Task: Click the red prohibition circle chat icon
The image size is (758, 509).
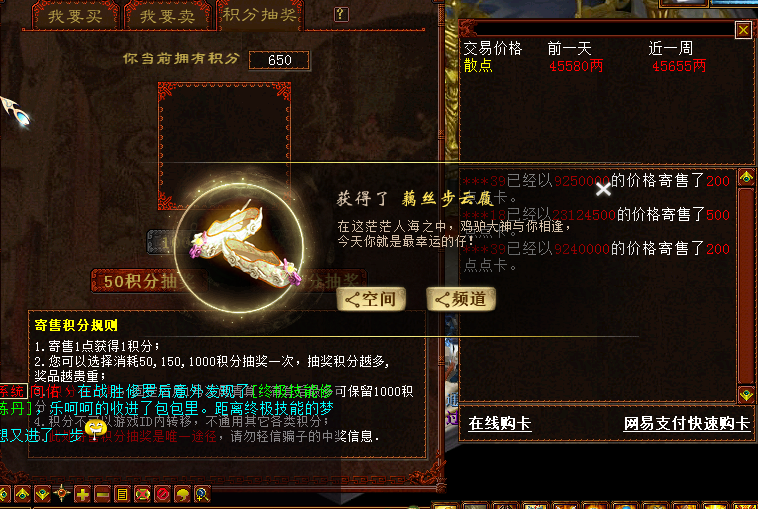Action: 162,494
